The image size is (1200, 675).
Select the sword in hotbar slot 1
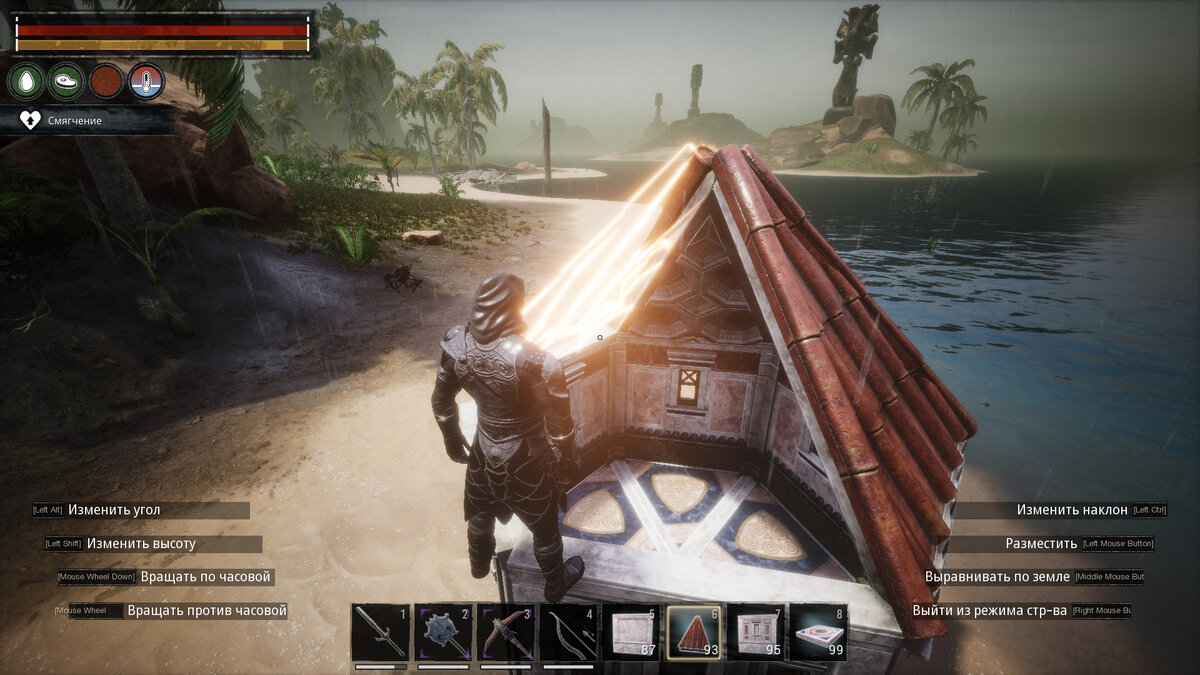pyautogui.click(x=381, y=633)
